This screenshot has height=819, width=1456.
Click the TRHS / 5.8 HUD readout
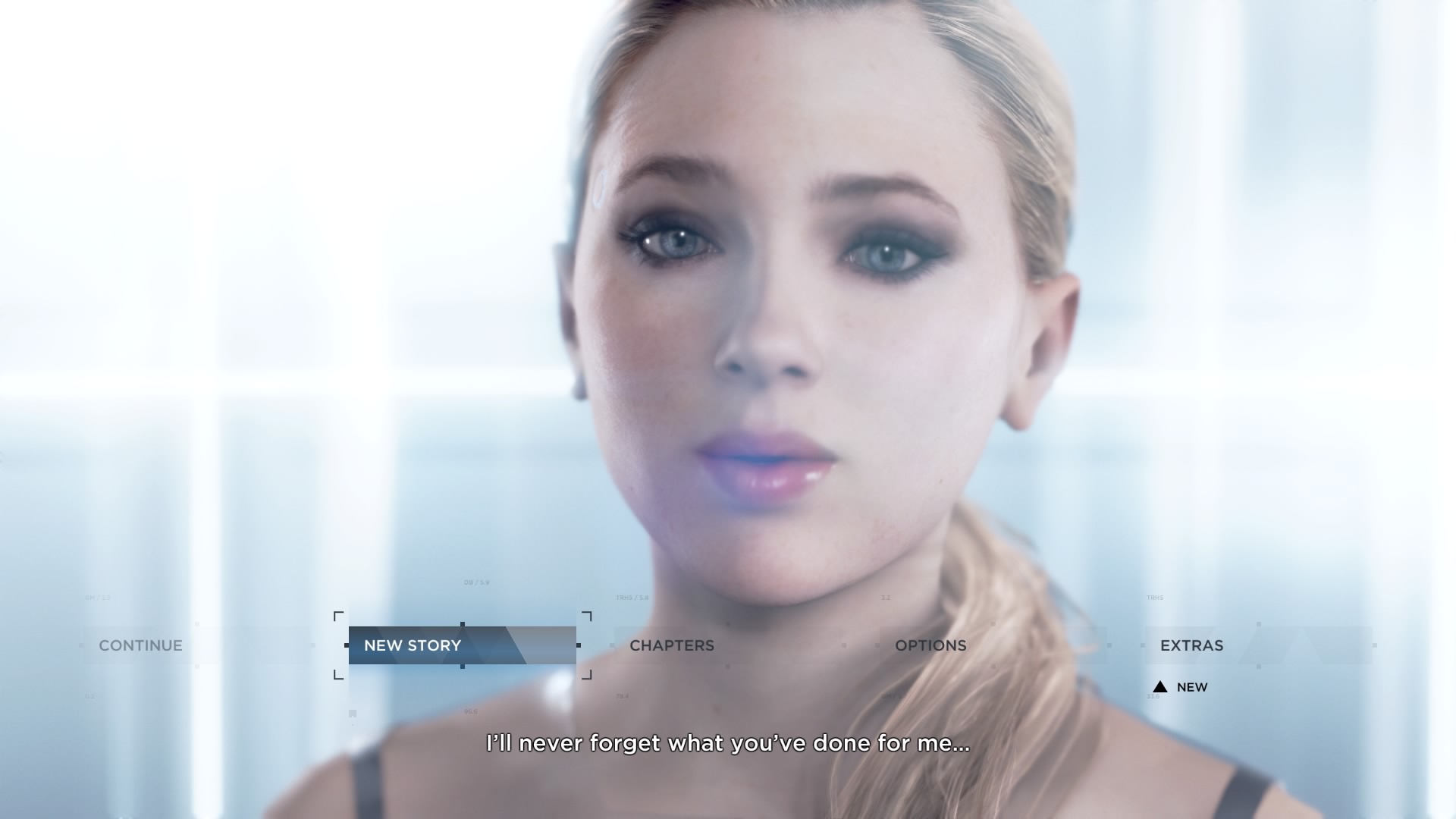[632, 598]
